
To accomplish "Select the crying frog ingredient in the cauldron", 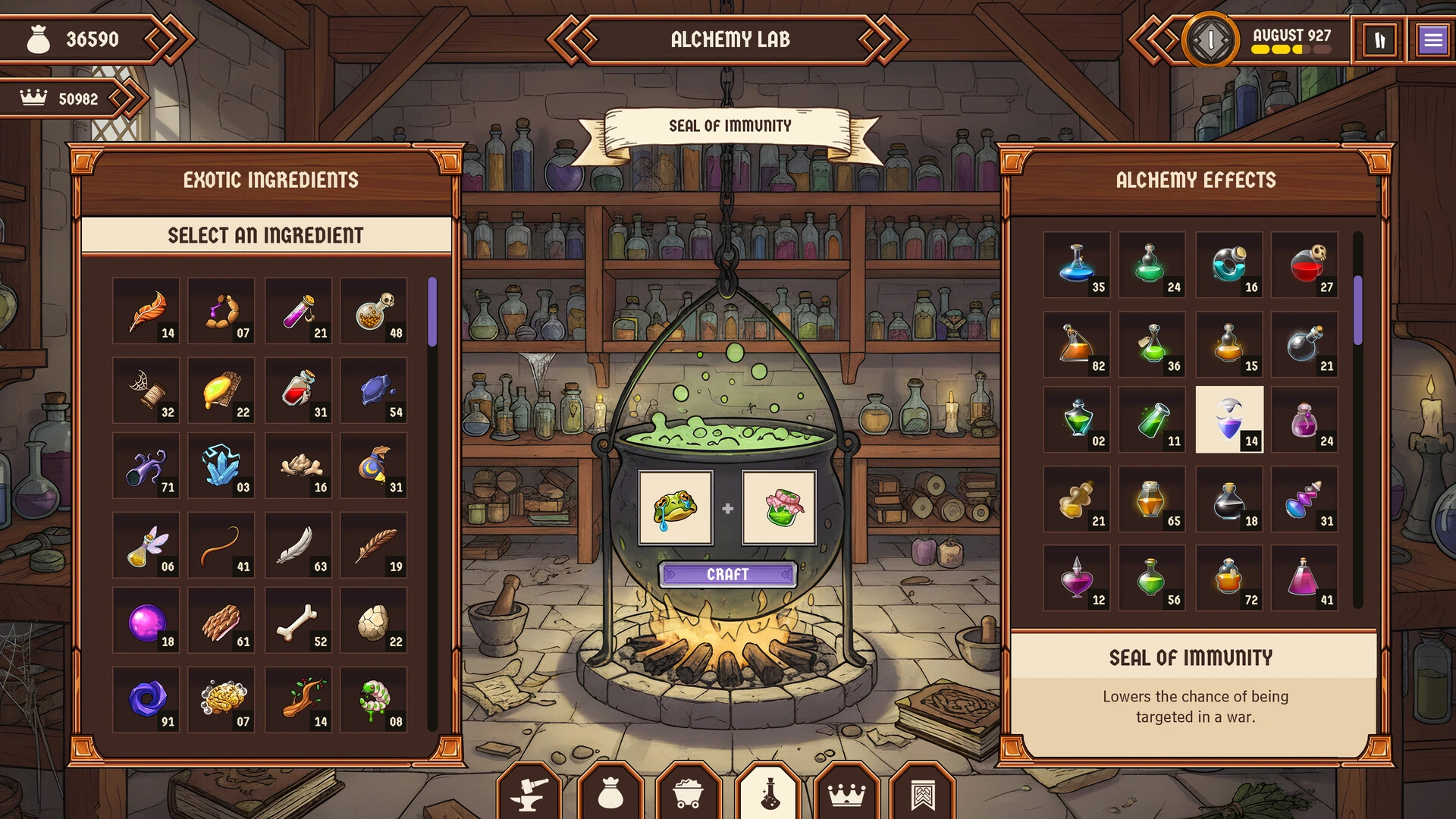I will [x=674, y=508].
